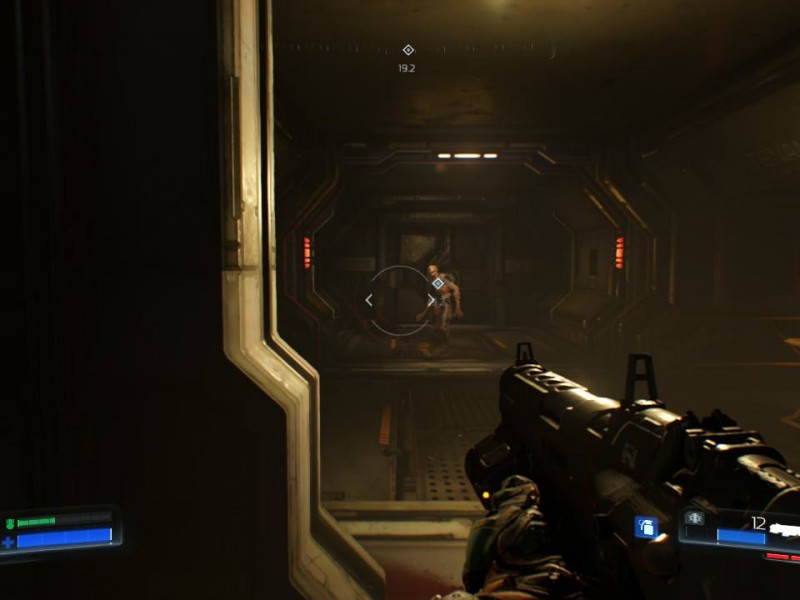This screenshot has width=800, height=600.
Task: Click the weapon mod icon above ammo bar
Action: (694, 518)
